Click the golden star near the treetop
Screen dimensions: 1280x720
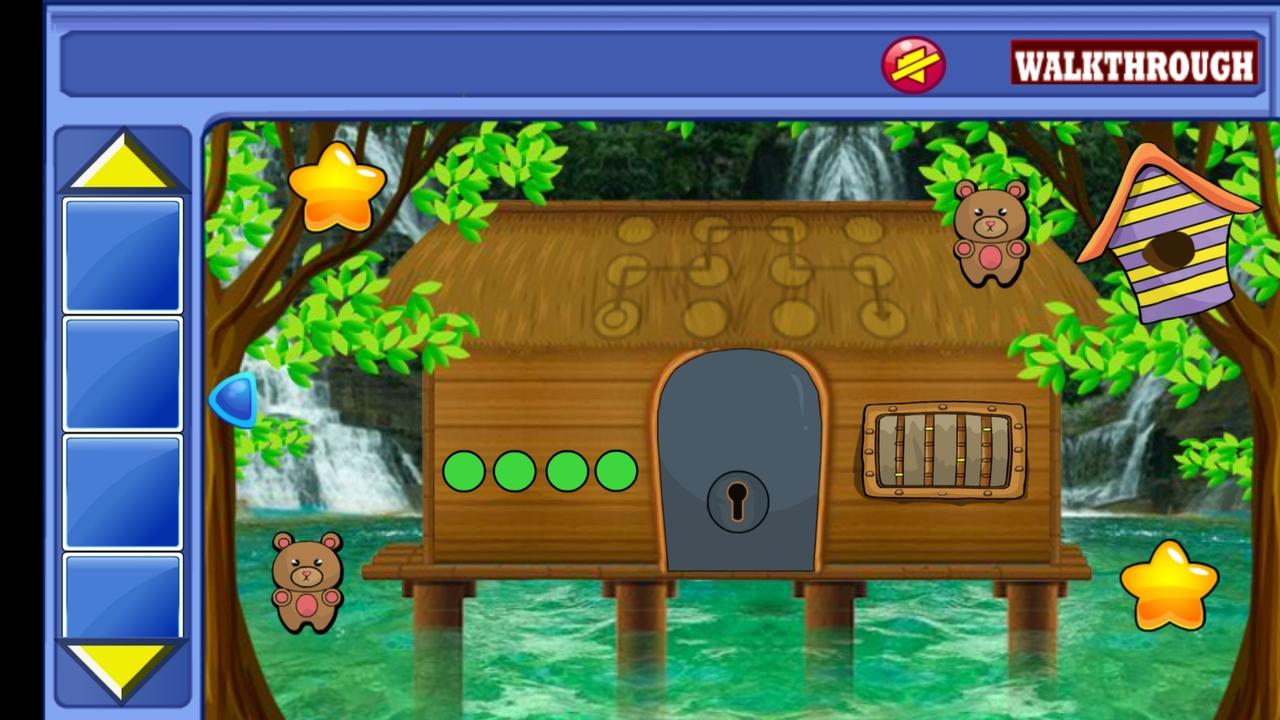[x=338, y=185]
